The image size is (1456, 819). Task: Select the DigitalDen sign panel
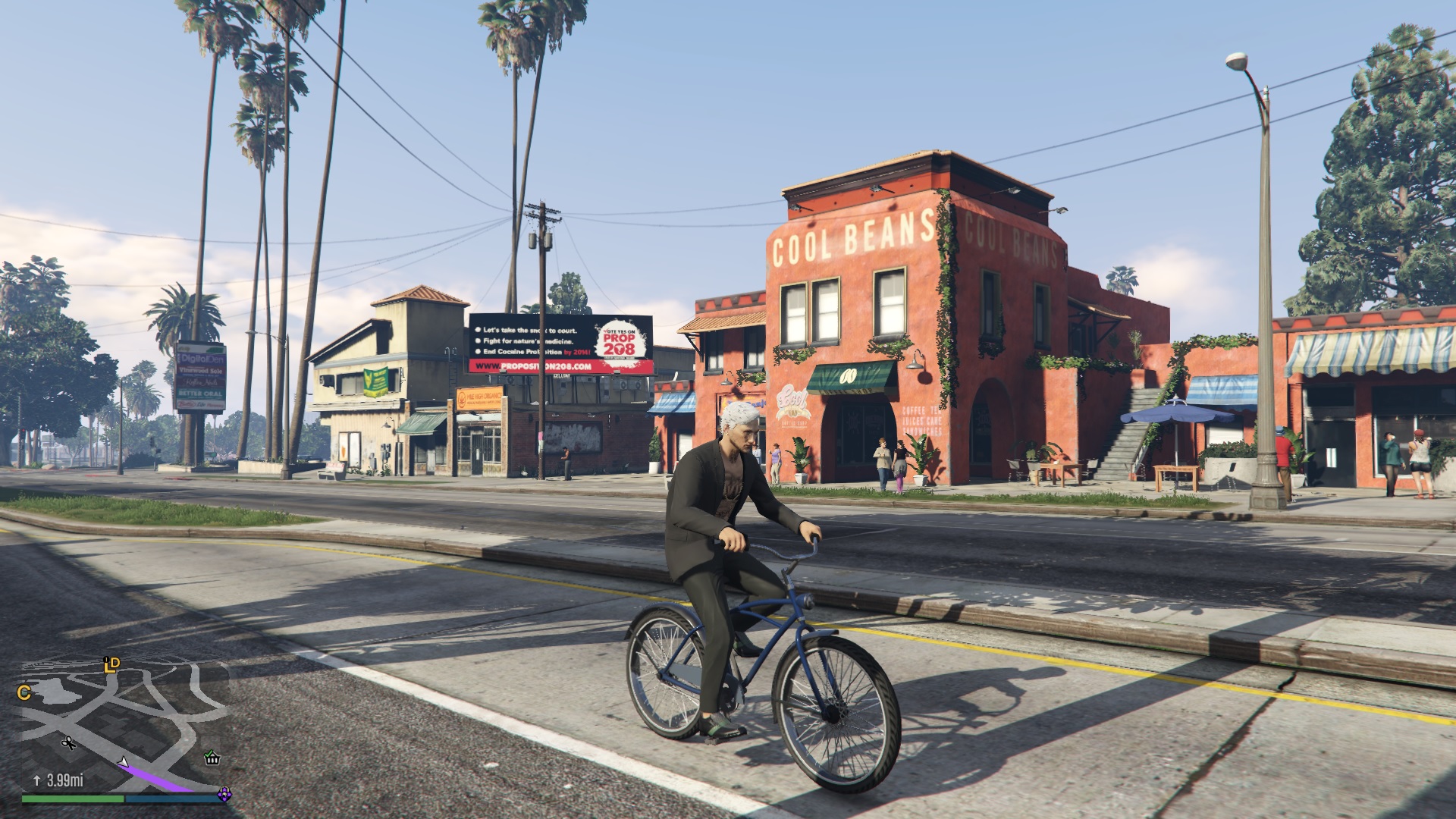point(202,359)
